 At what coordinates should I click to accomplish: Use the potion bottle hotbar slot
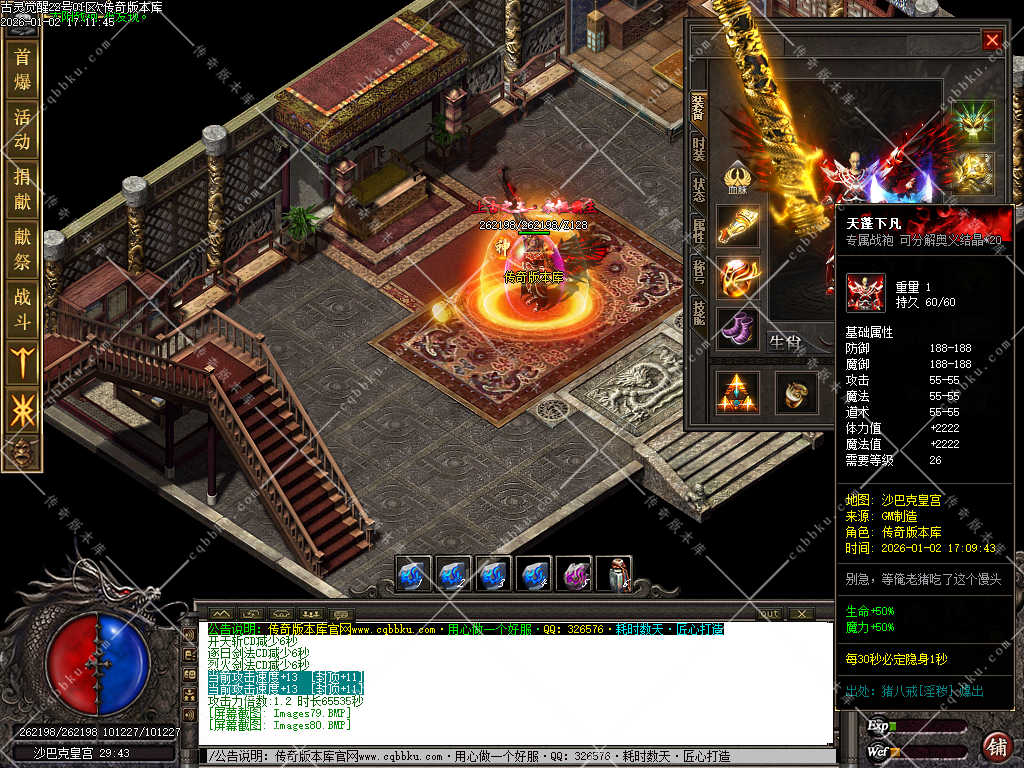613,575
